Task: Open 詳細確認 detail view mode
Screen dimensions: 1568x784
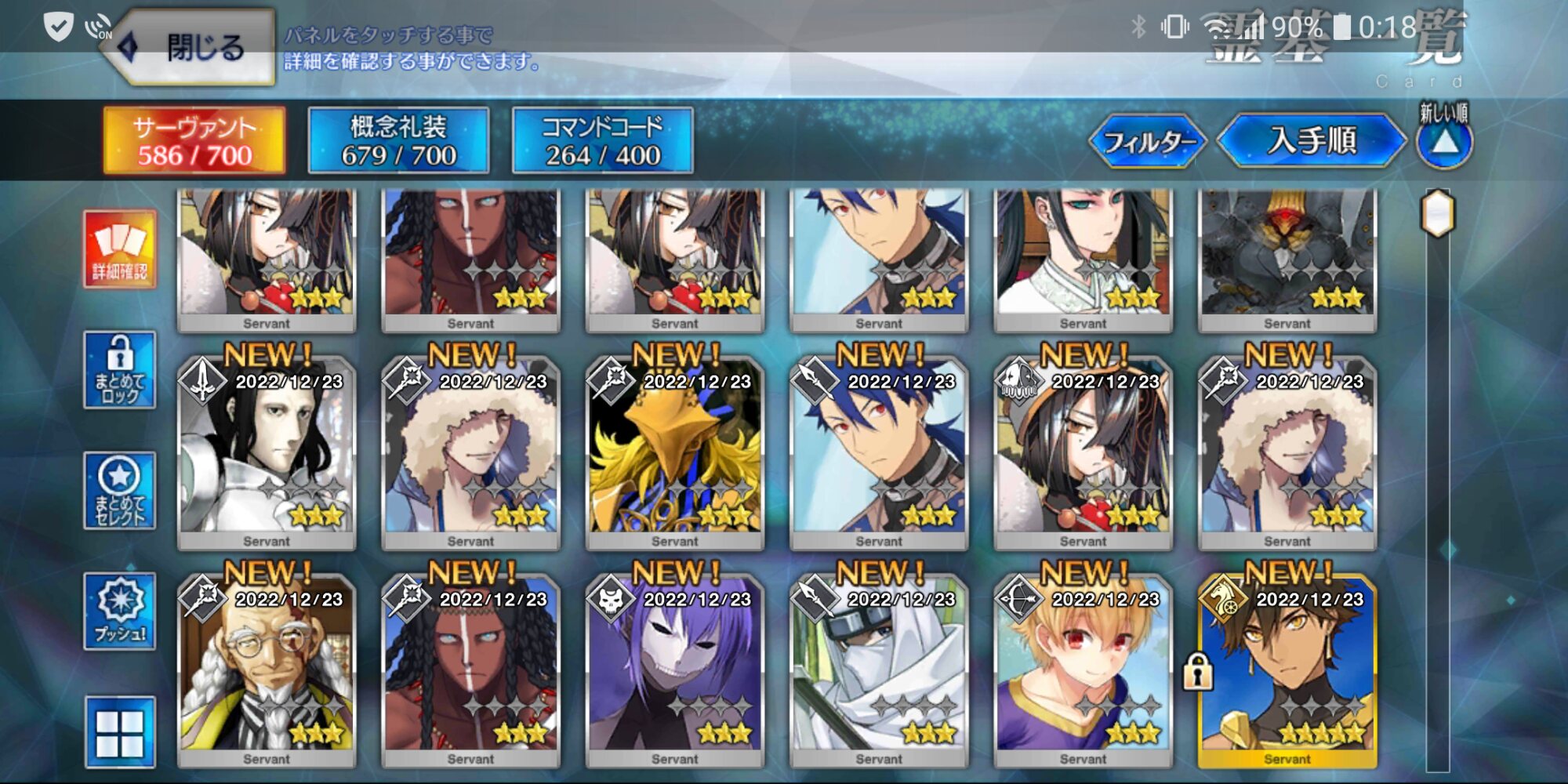Action: click(120, 249)
